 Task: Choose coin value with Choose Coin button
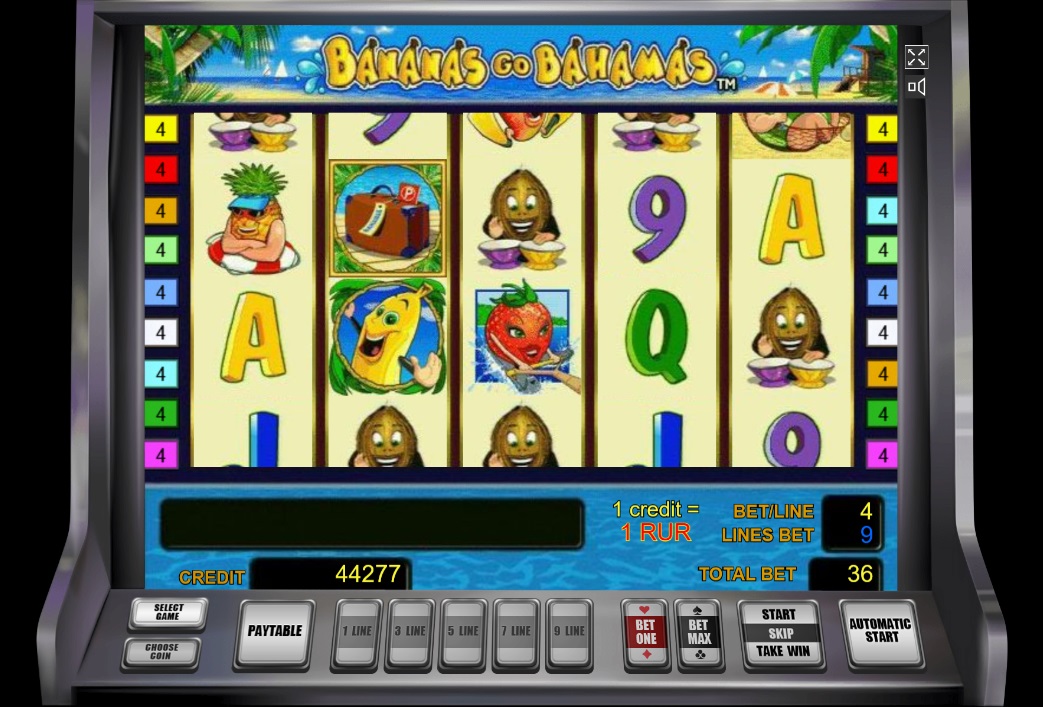point(161,652)
